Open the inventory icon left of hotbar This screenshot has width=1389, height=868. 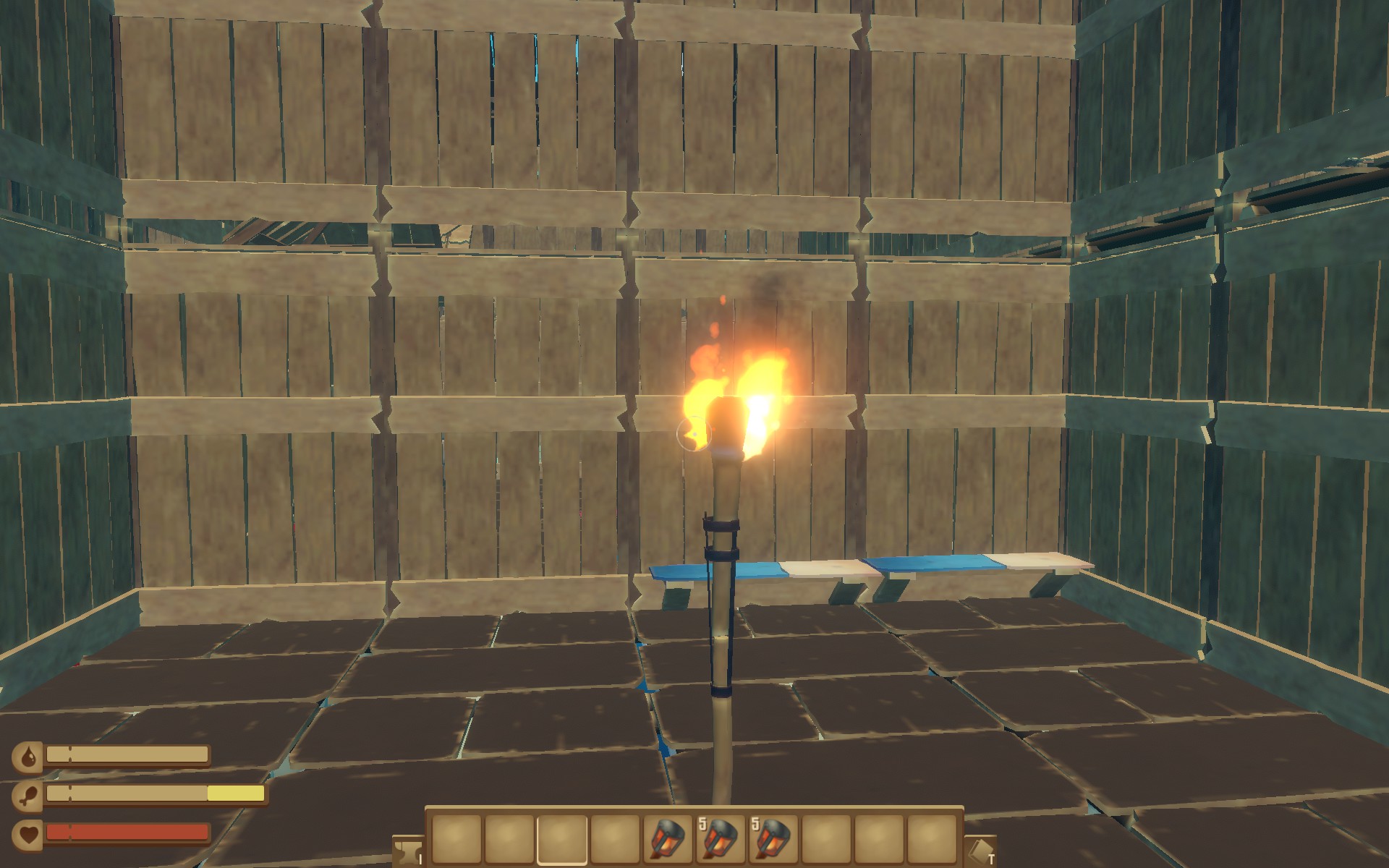coord(408,851)
